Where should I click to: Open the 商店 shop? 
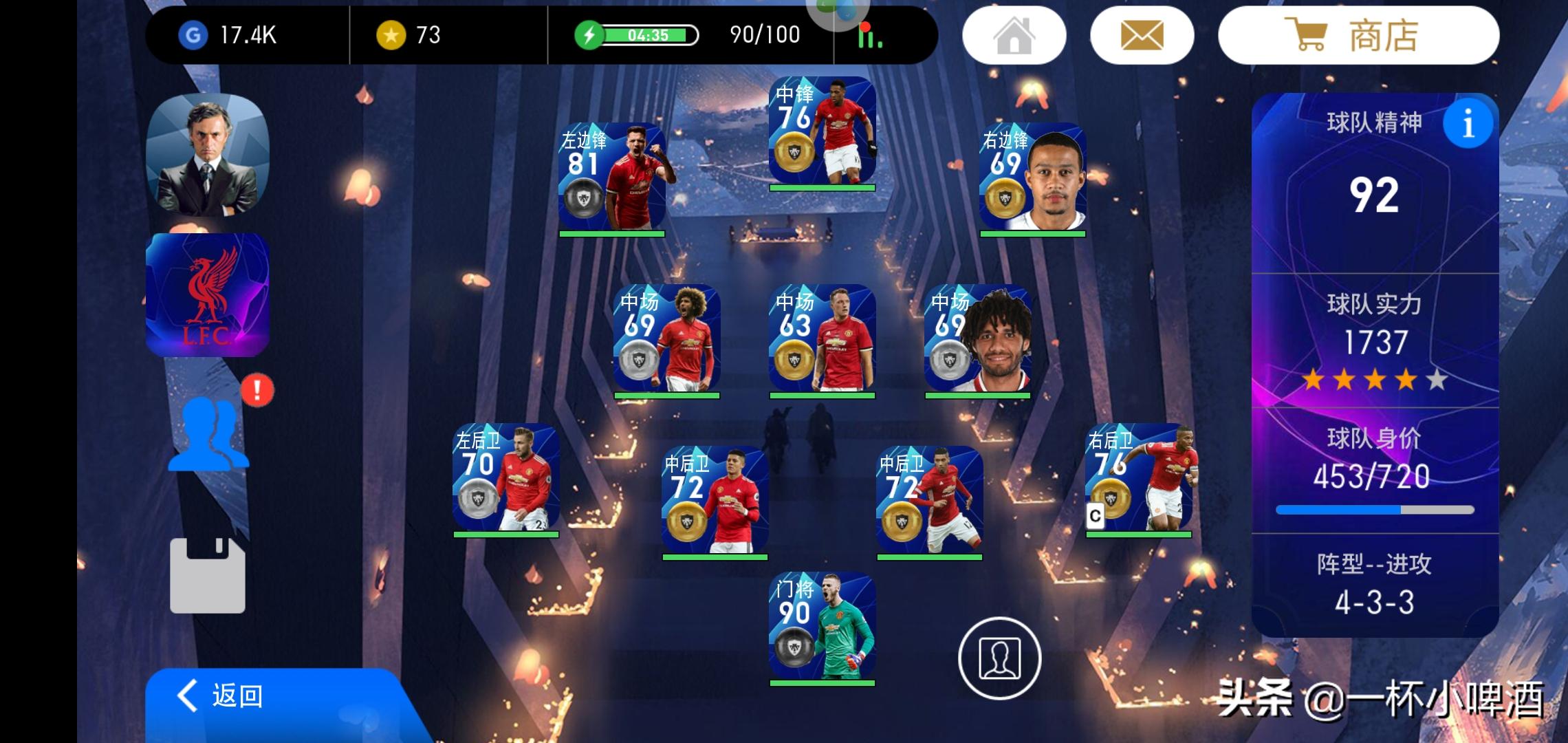1358,36
